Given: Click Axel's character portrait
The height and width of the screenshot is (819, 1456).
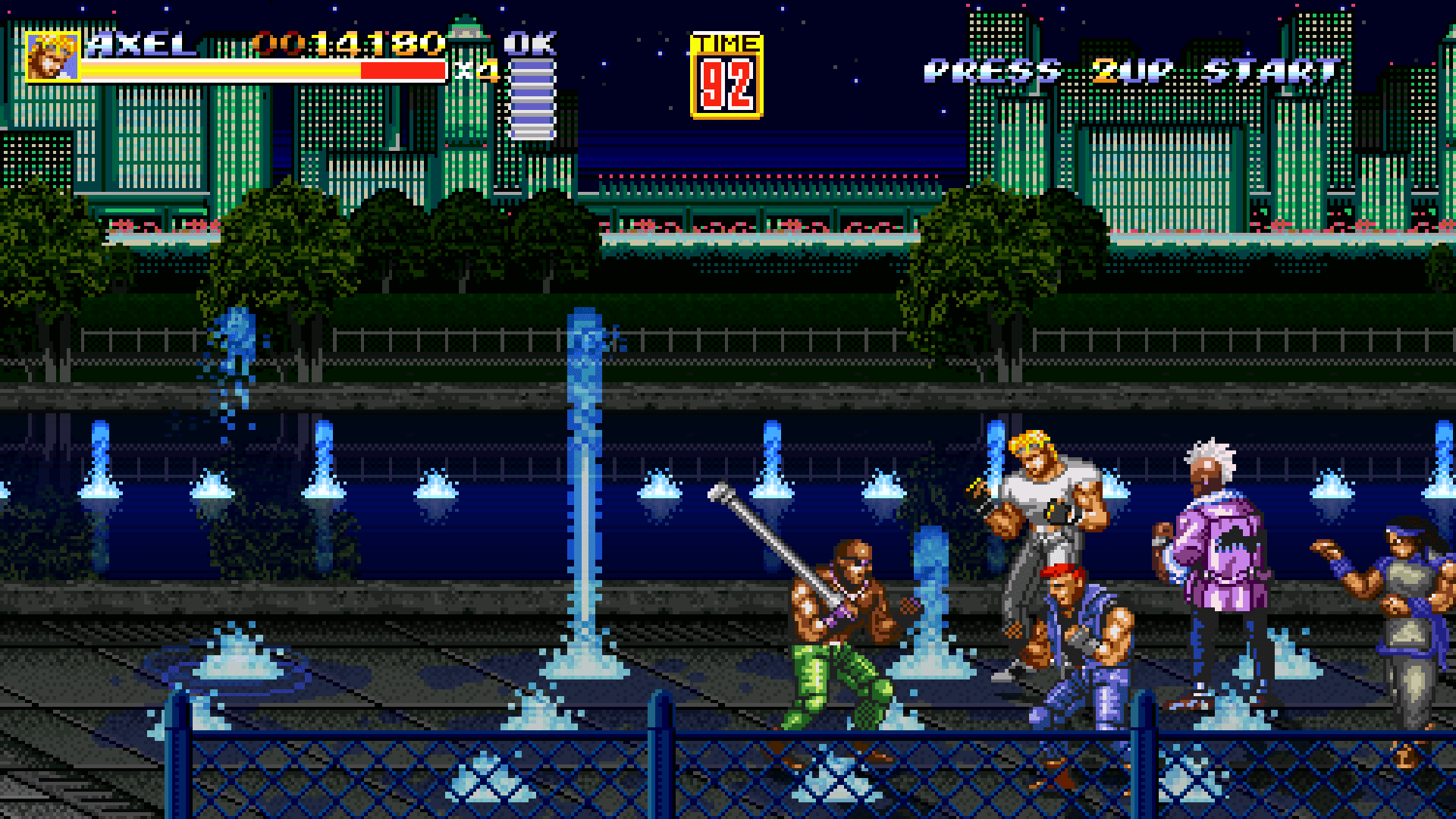Looking at the screenshot, I should tap(52, 56).
